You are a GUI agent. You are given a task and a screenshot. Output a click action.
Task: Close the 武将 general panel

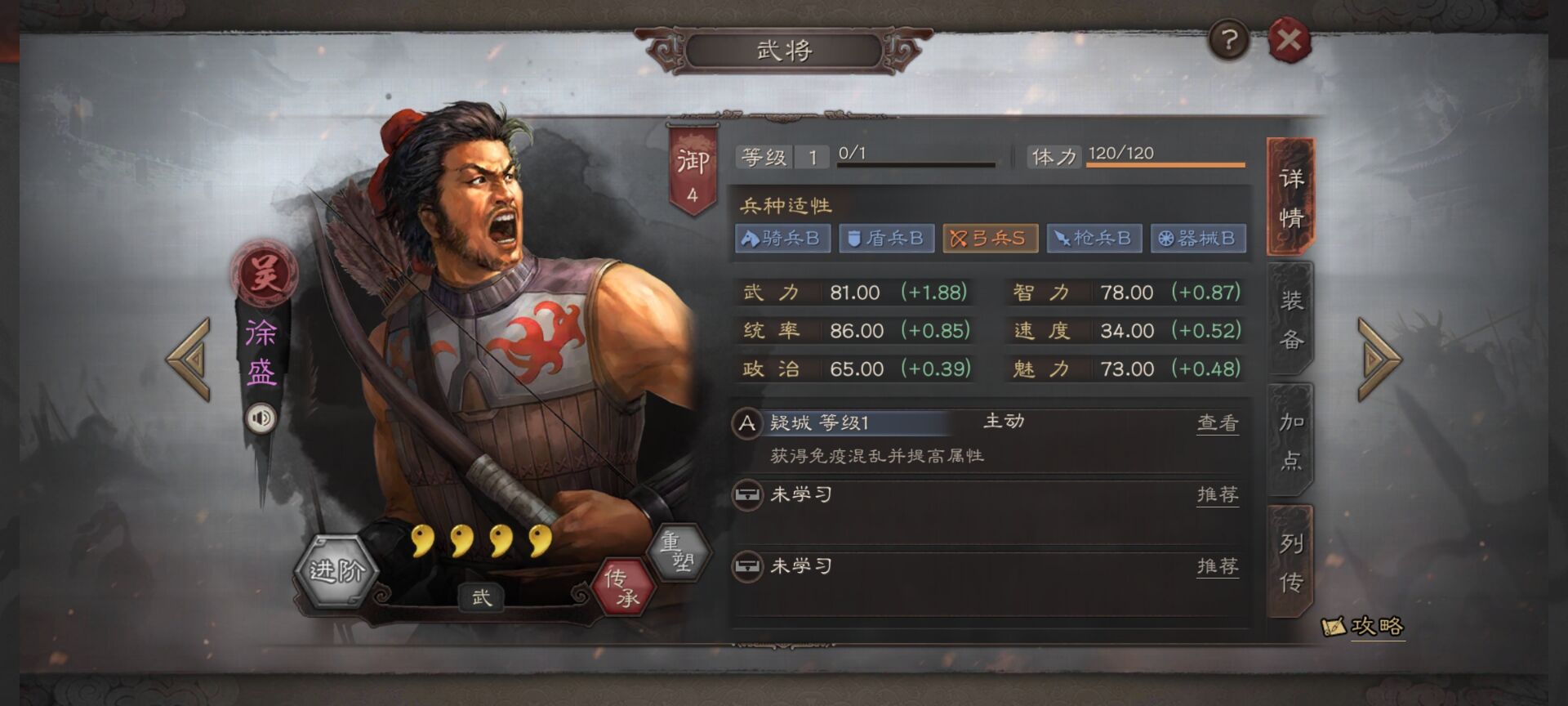coord(1289,40)
